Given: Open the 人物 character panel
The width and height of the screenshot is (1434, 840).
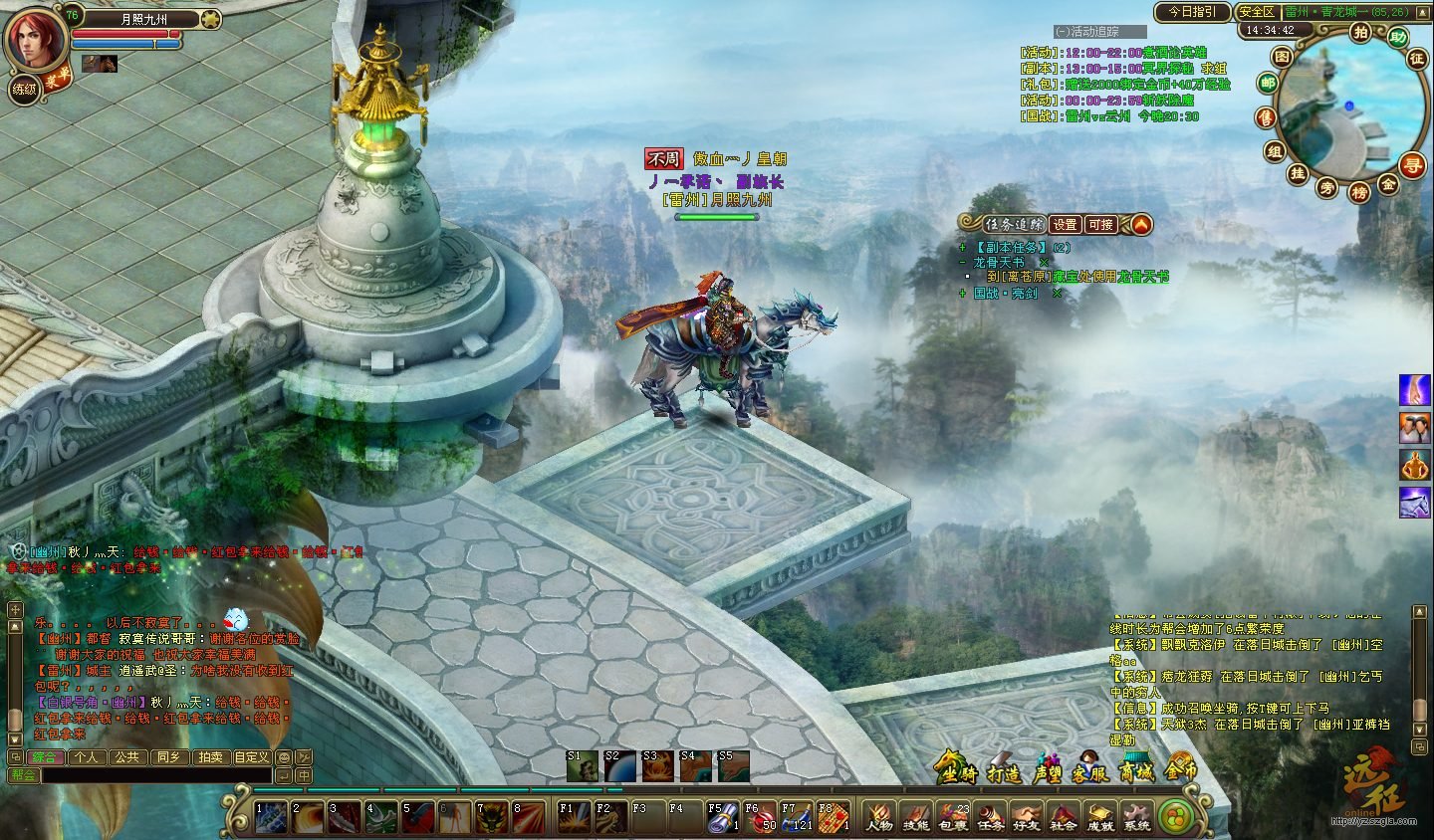Looking at the screenshot, I should pos(878,816).
